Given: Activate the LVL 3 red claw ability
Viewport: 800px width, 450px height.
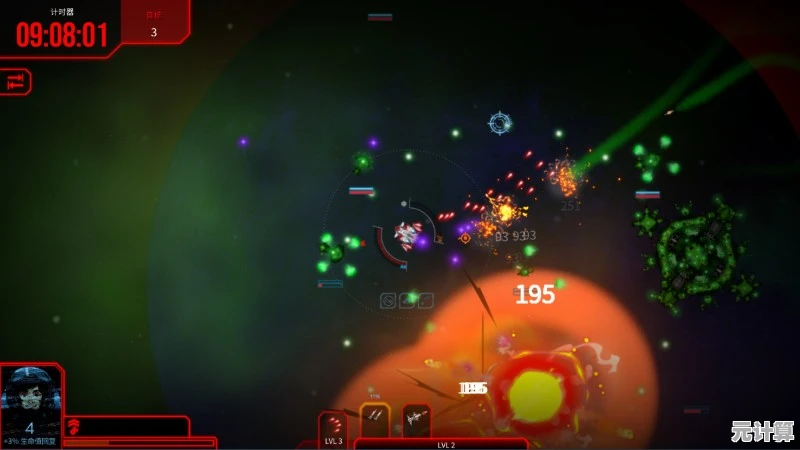Looking at the screenshot, I should point(333,427).
